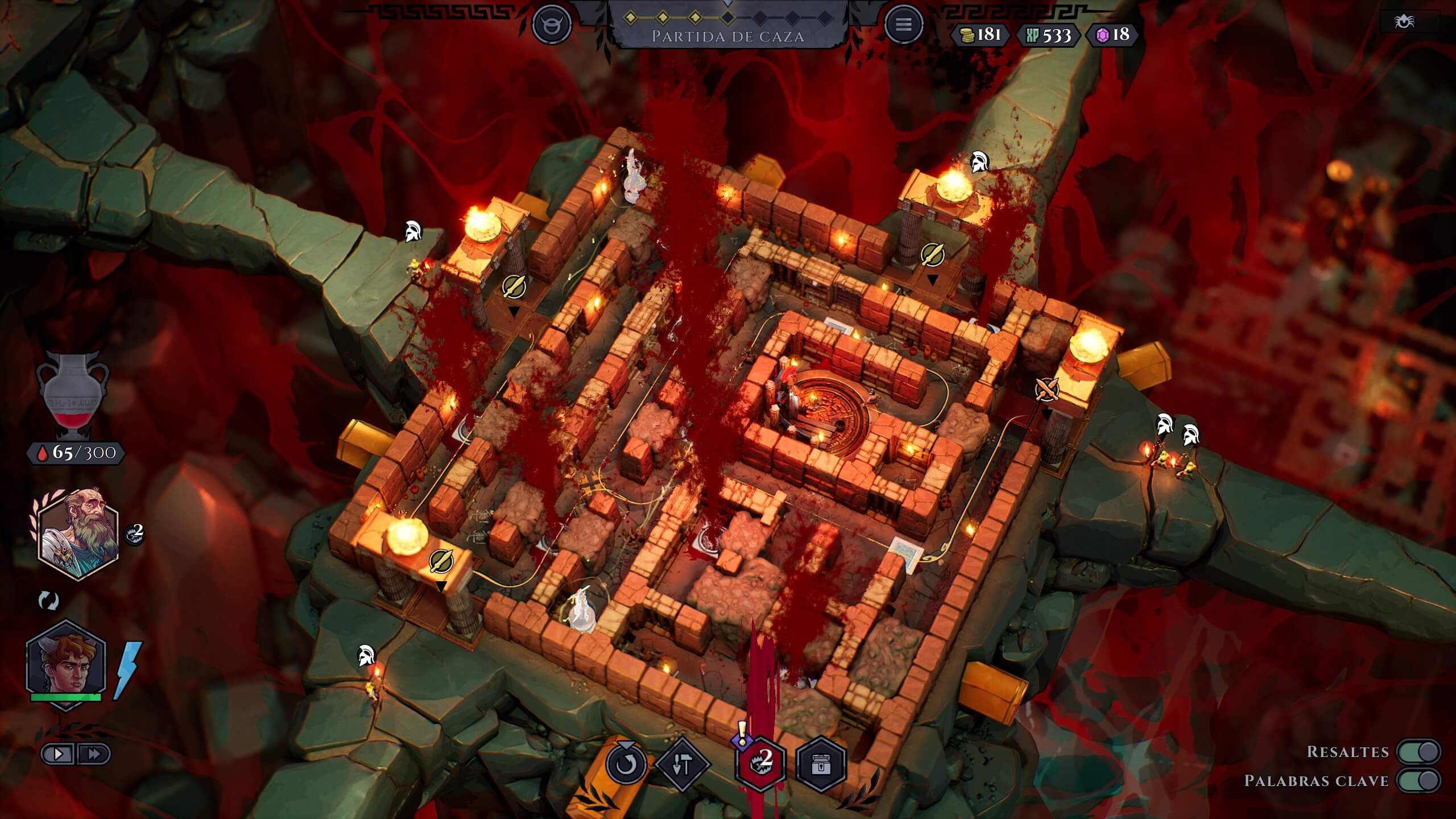
Task: Toggle the Resaltes switch
Action: click(1420, 751)
